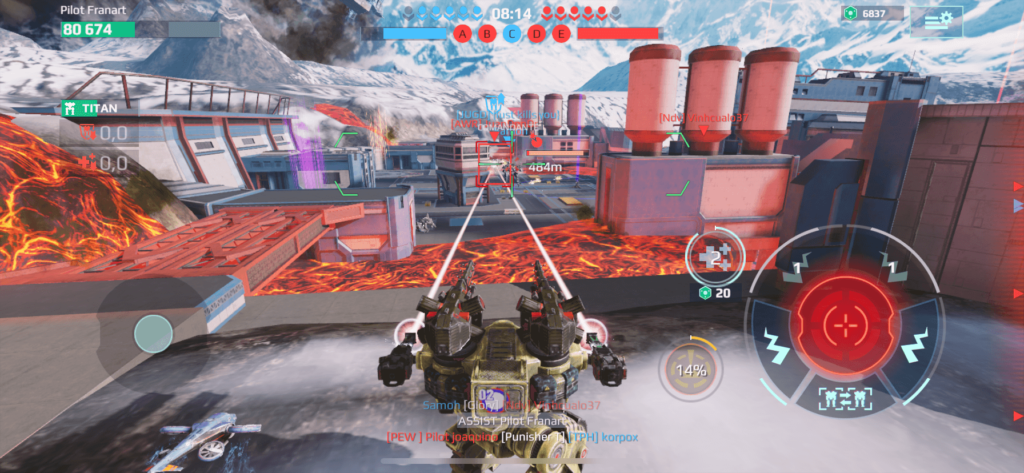Tap the red crosshair fire button
Viewport: 1024px width, 473px height.
844,324
